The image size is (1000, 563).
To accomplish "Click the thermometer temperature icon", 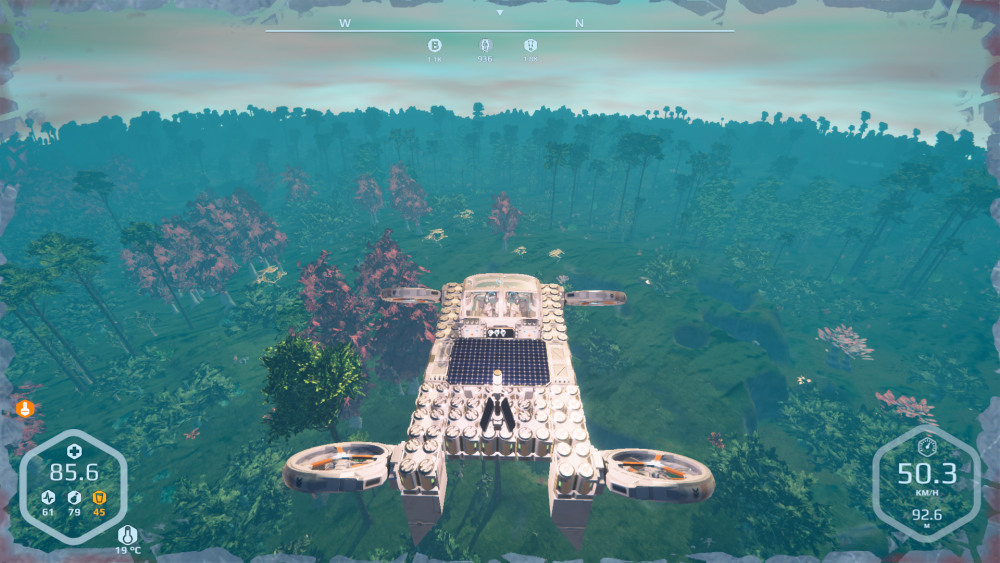I will (x=127, y=535).
